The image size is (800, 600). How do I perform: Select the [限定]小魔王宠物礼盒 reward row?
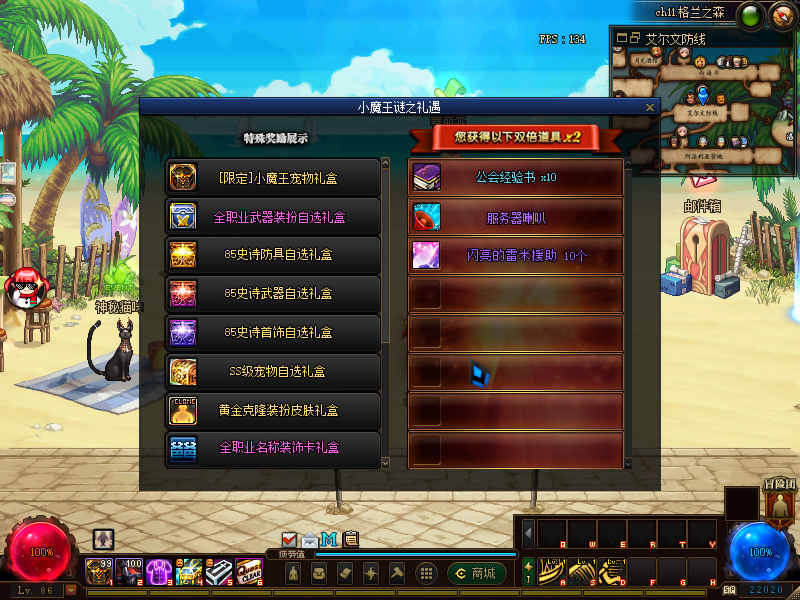pyautogui.click(x=273, y=178)
